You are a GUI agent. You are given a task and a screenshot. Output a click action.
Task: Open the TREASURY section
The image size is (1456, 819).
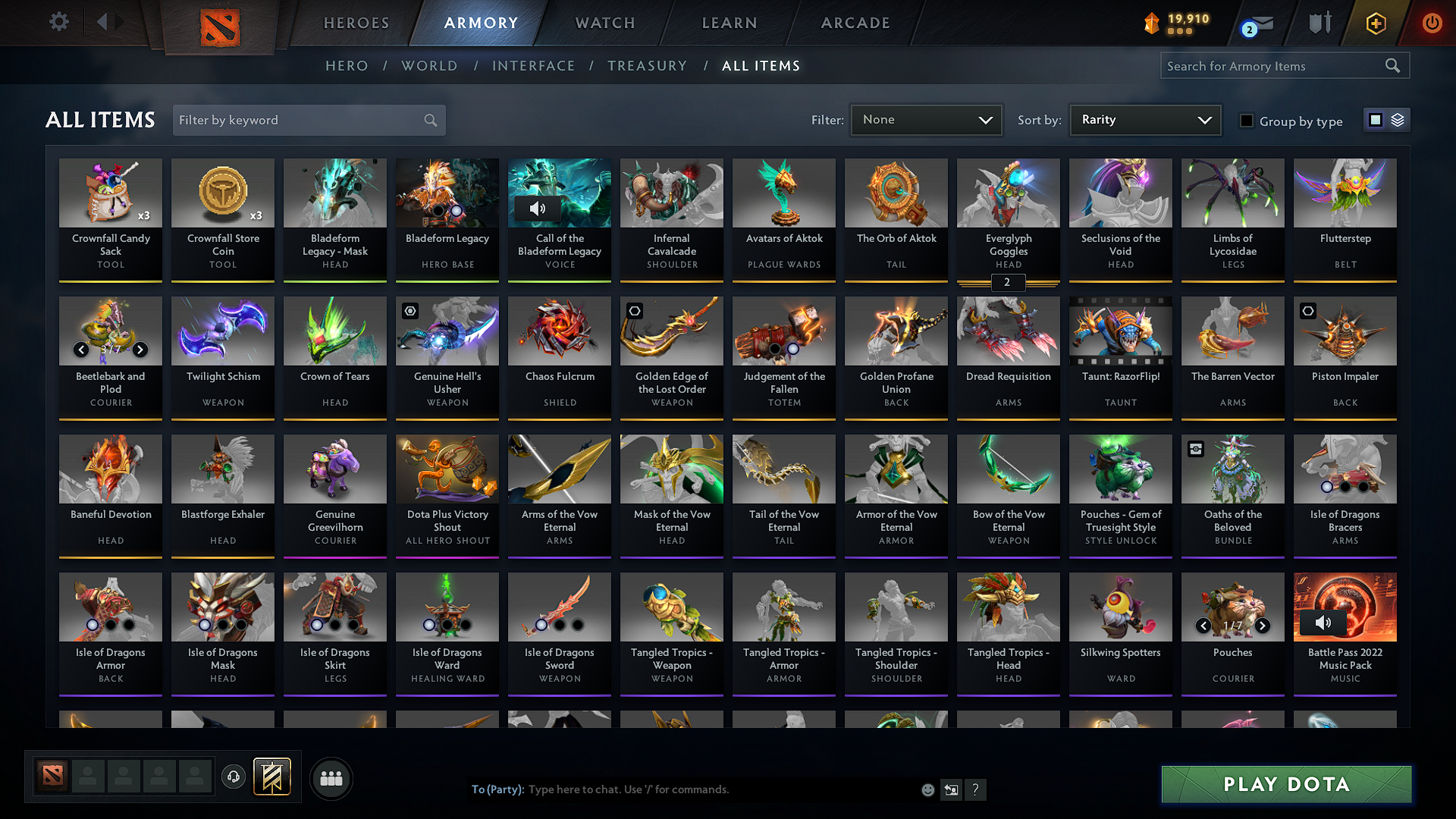tap(647, 66)
